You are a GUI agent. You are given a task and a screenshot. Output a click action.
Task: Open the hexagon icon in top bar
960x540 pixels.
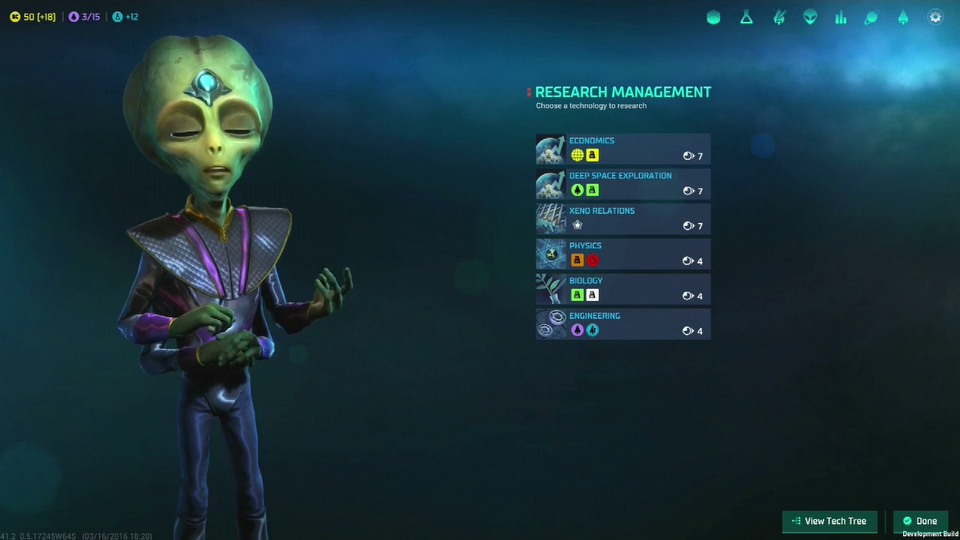click(713, 18)
